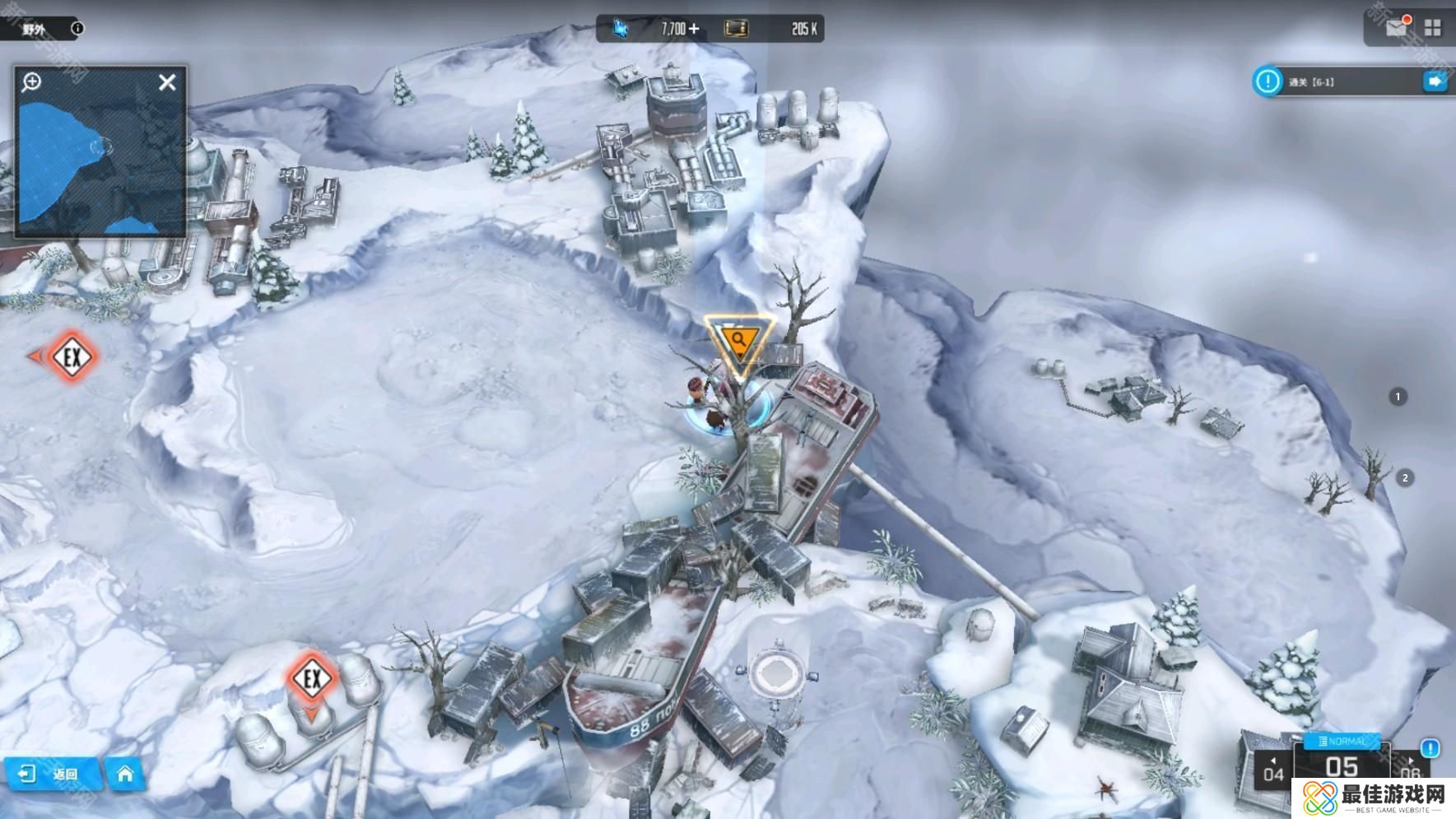Select the EX marker with the left-pointing arrow

70,357
